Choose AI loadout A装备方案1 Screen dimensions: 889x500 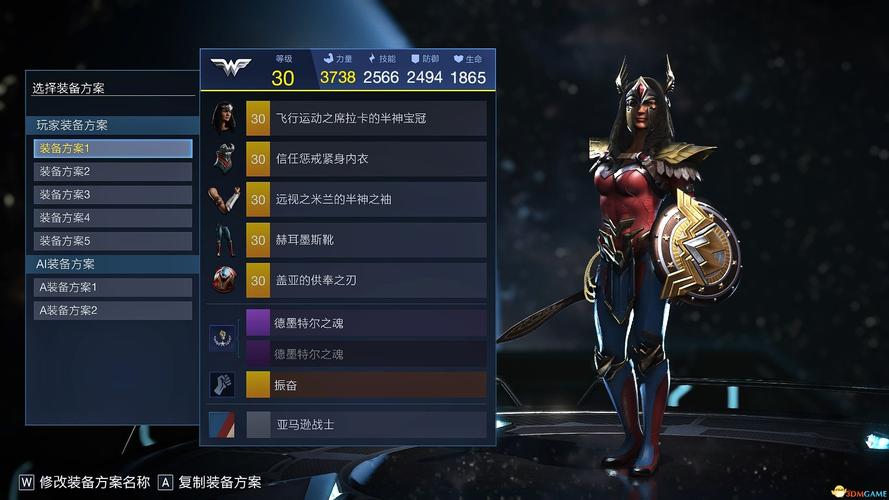pyautogui.click(x=112, y=287)
